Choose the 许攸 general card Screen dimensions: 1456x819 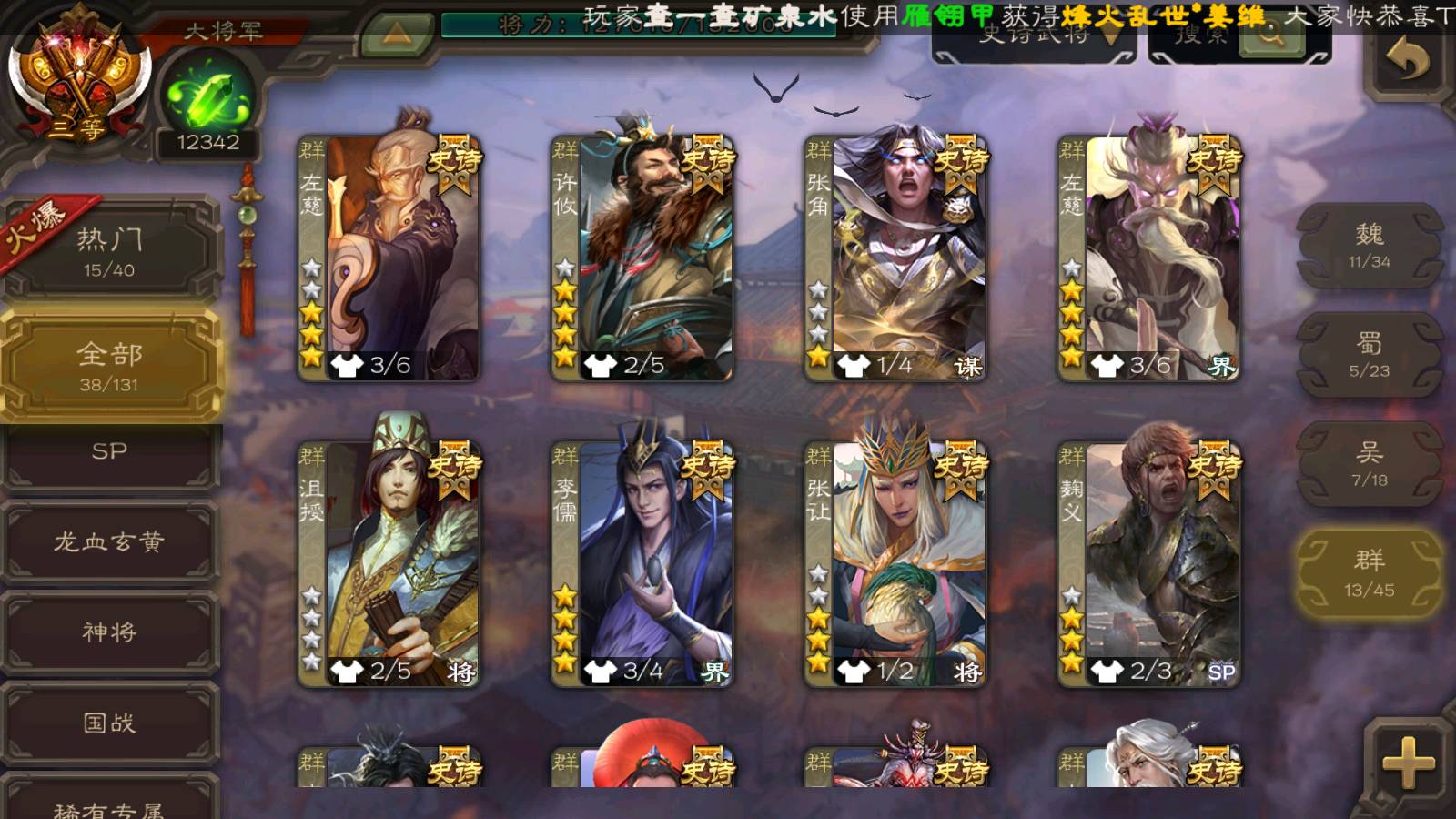(642, 258)
